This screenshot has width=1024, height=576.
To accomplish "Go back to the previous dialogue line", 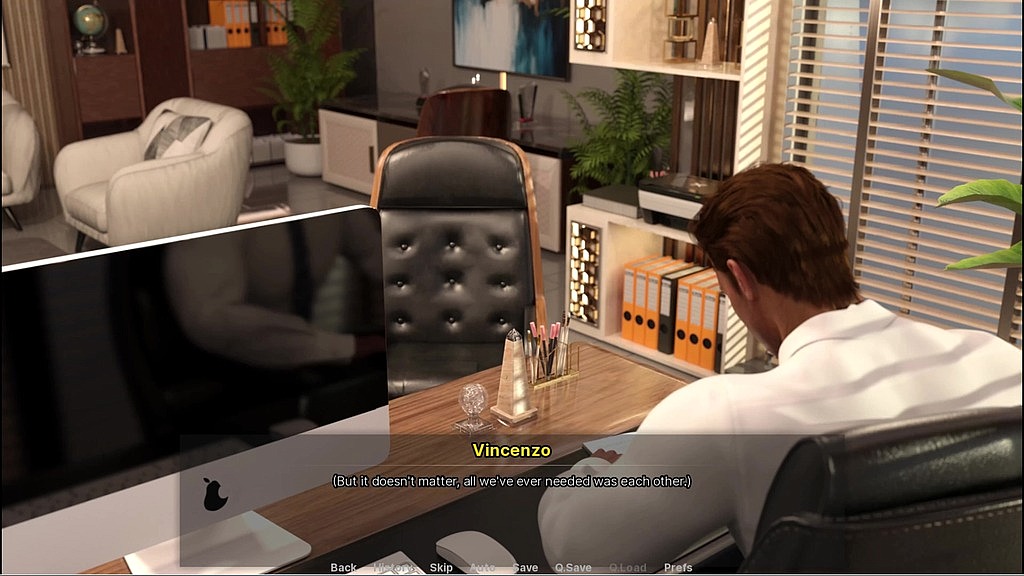I will [x=343, y=567].
